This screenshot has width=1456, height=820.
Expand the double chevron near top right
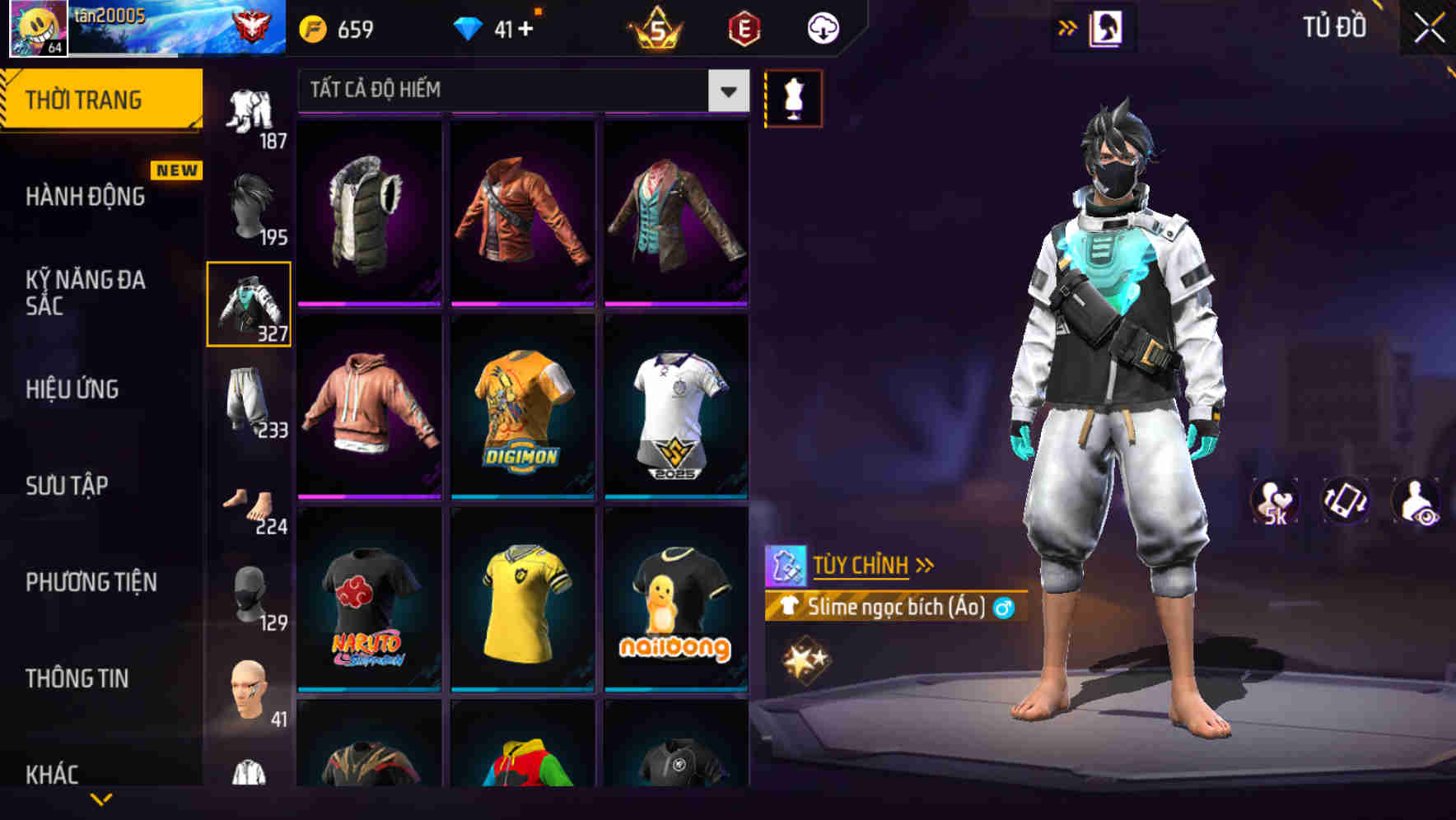click(x=1068, y=26)
